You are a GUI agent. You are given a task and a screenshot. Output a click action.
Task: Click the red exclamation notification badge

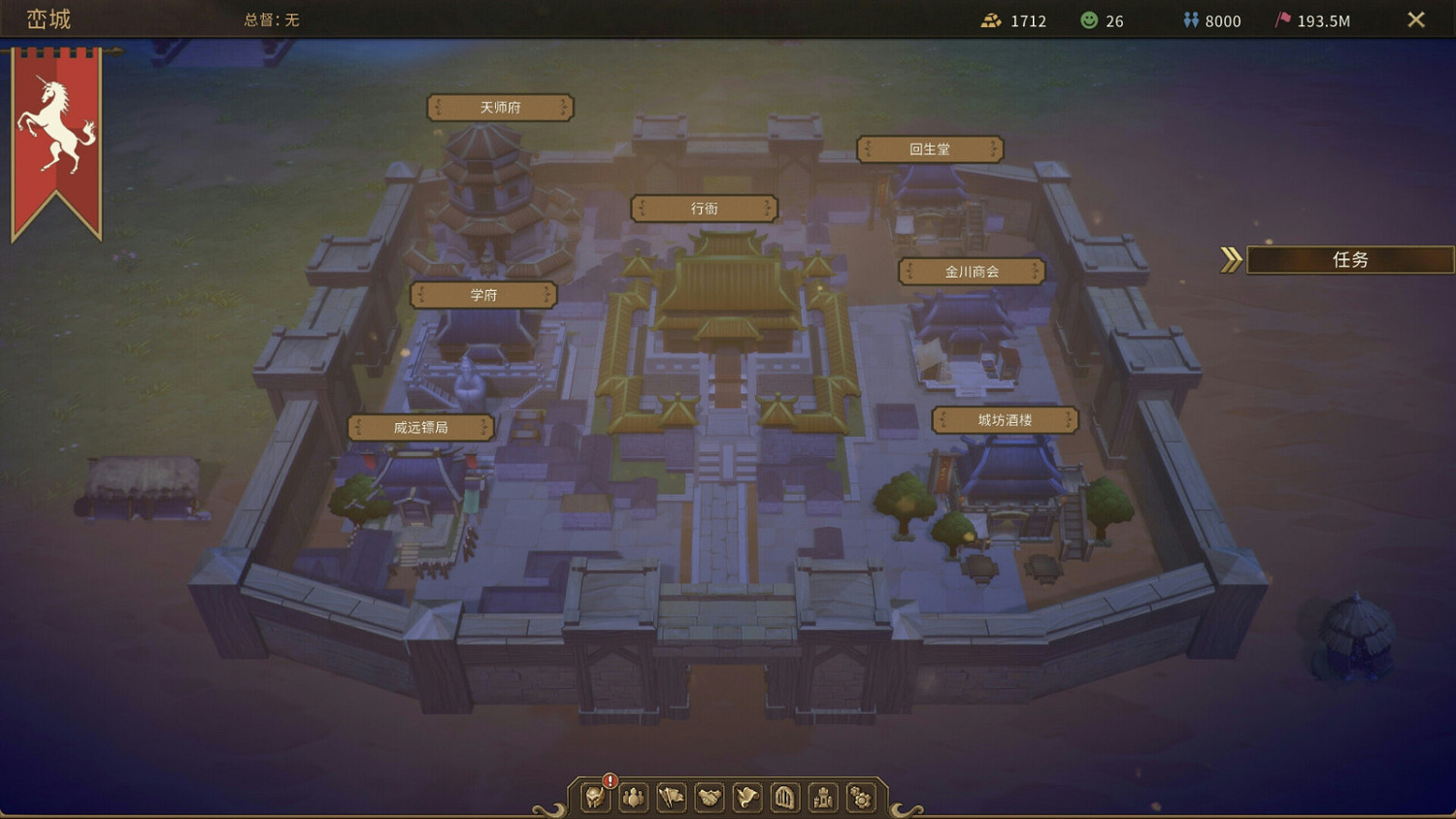pos(609,779)
